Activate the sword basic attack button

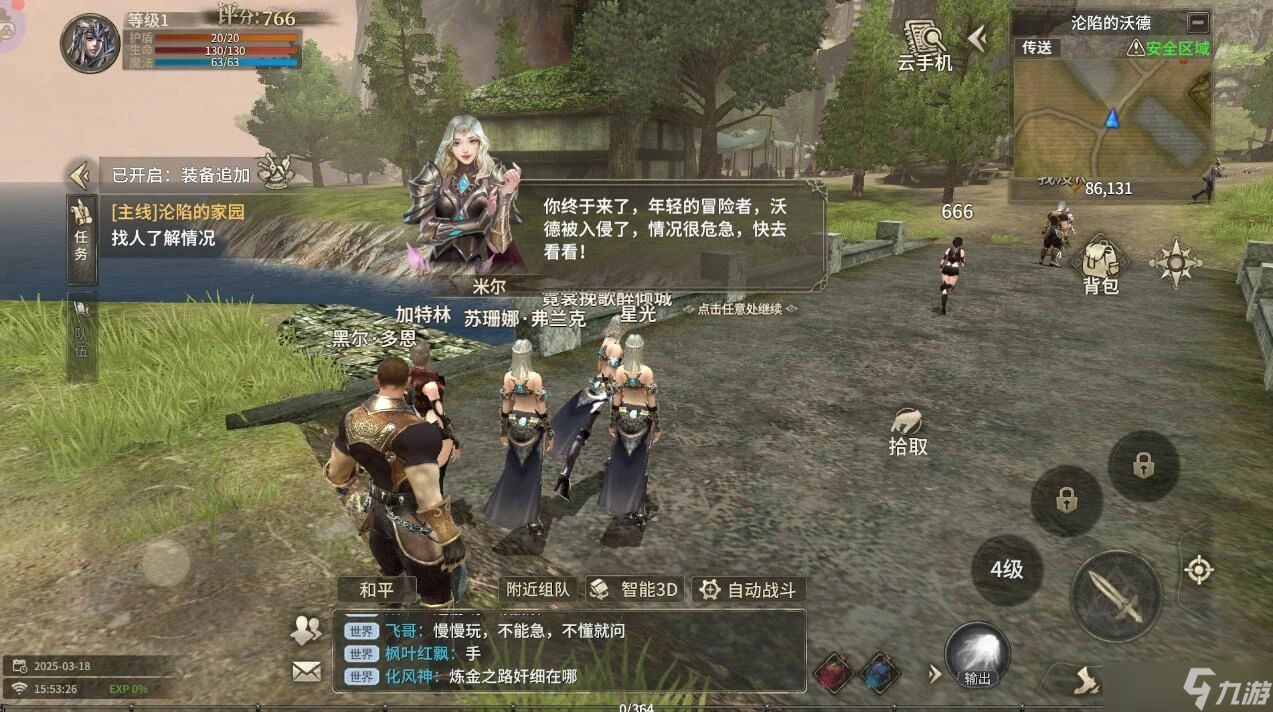point(1115,596)
